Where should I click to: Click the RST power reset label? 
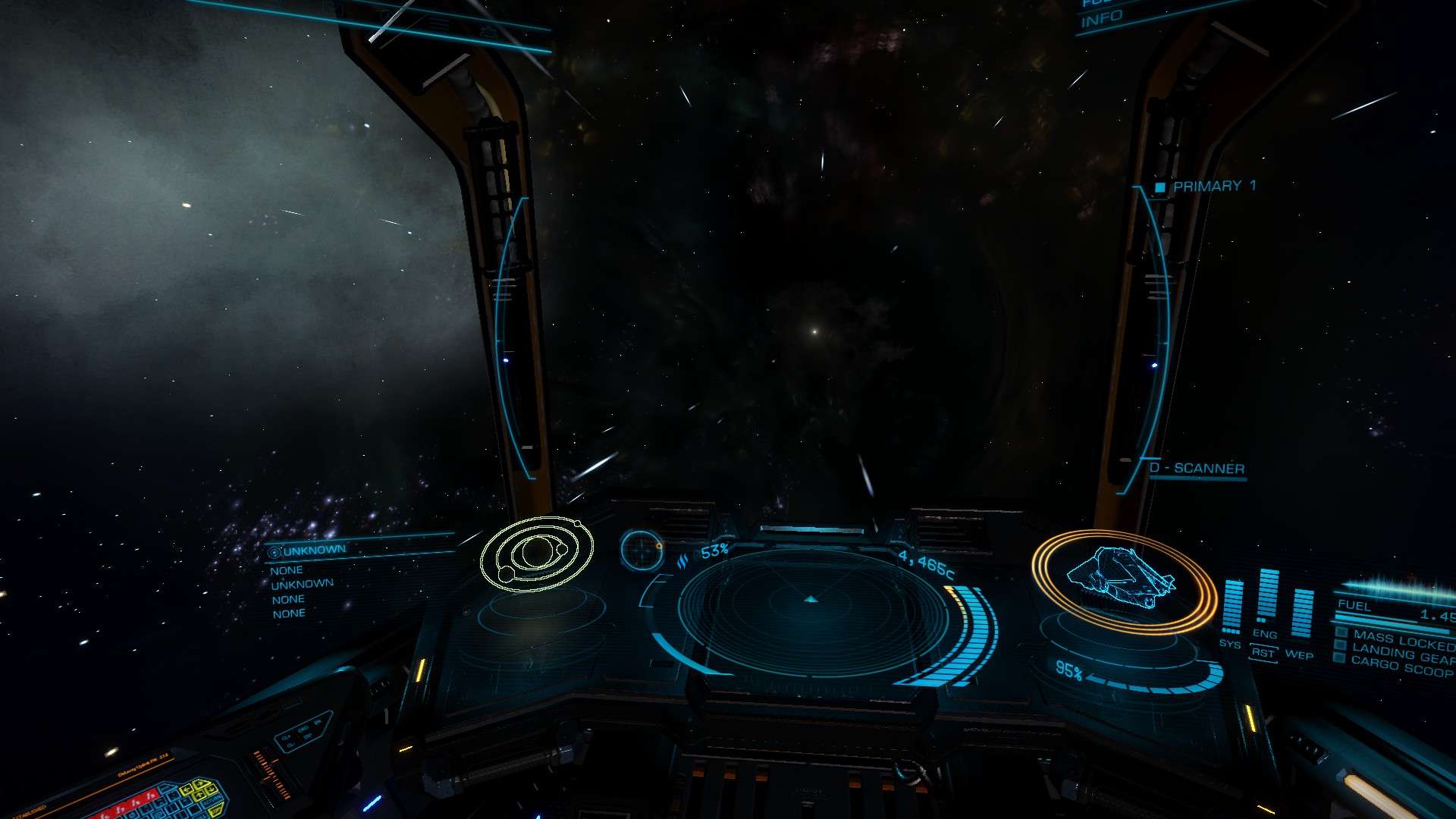[1263, 653]
